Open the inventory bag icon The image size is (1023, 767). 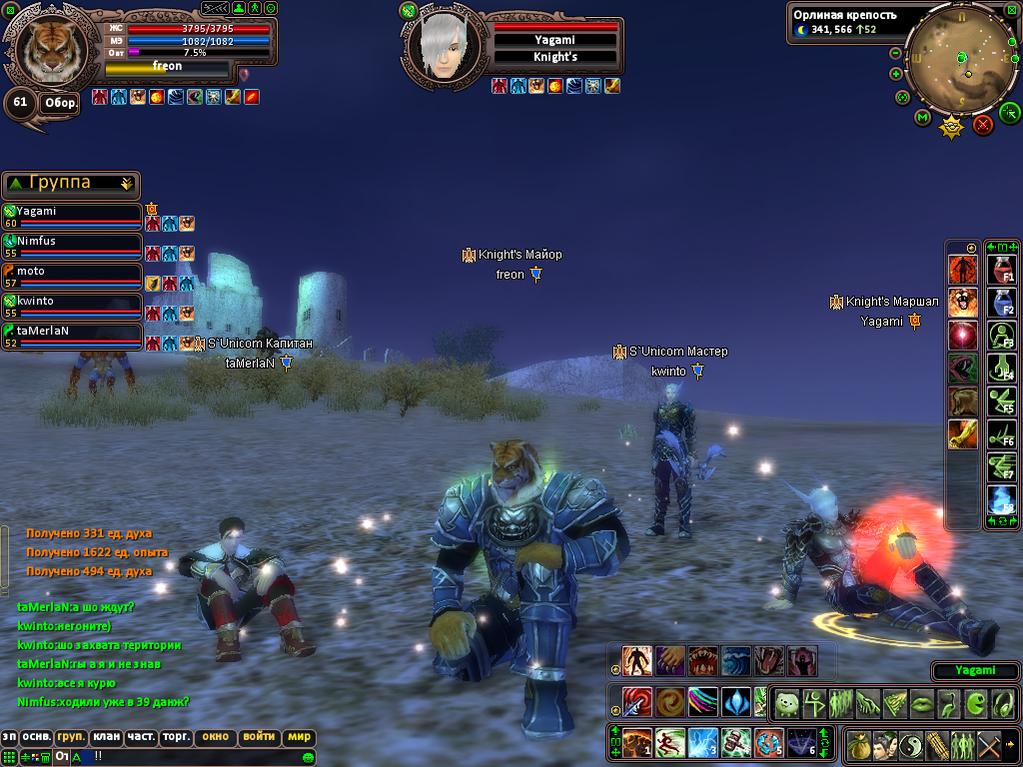(858, 745)
